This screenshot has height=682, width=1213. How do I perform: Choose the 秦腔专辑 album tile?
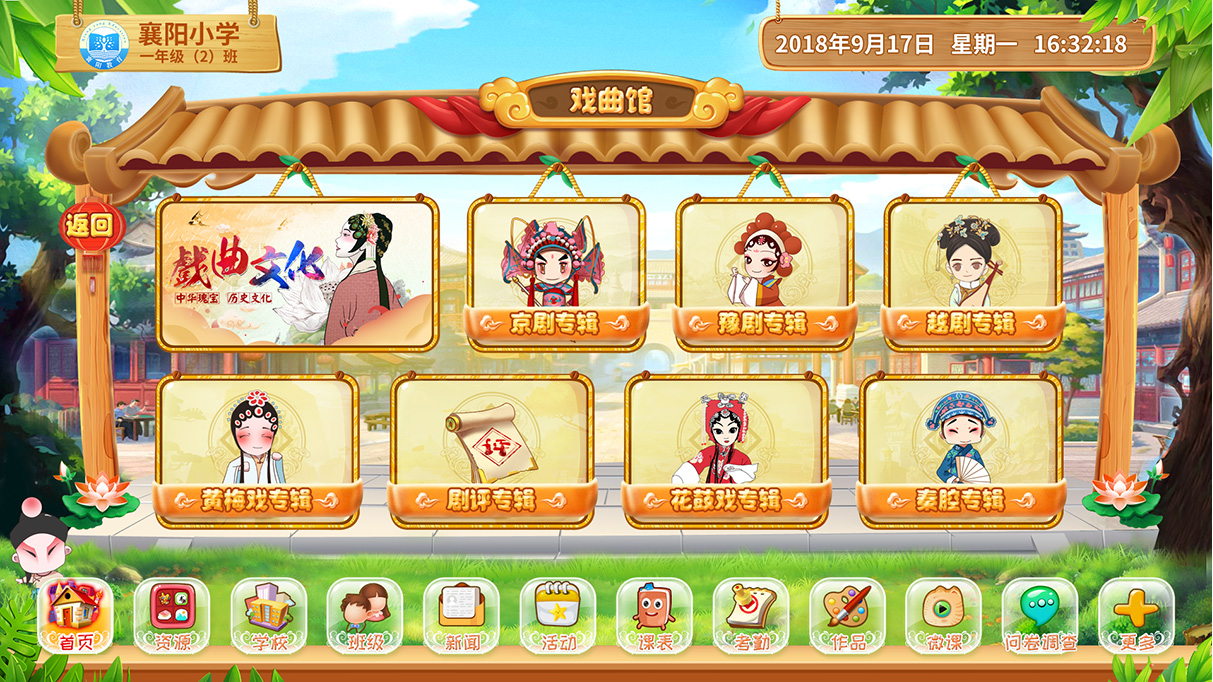[960, 449]
